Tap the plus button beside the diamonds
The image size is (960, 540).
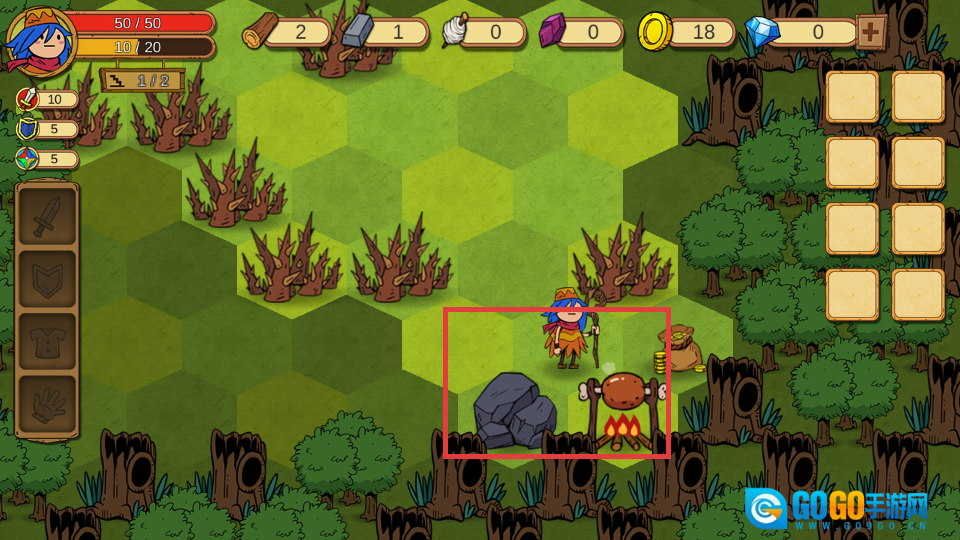point(871,32)
